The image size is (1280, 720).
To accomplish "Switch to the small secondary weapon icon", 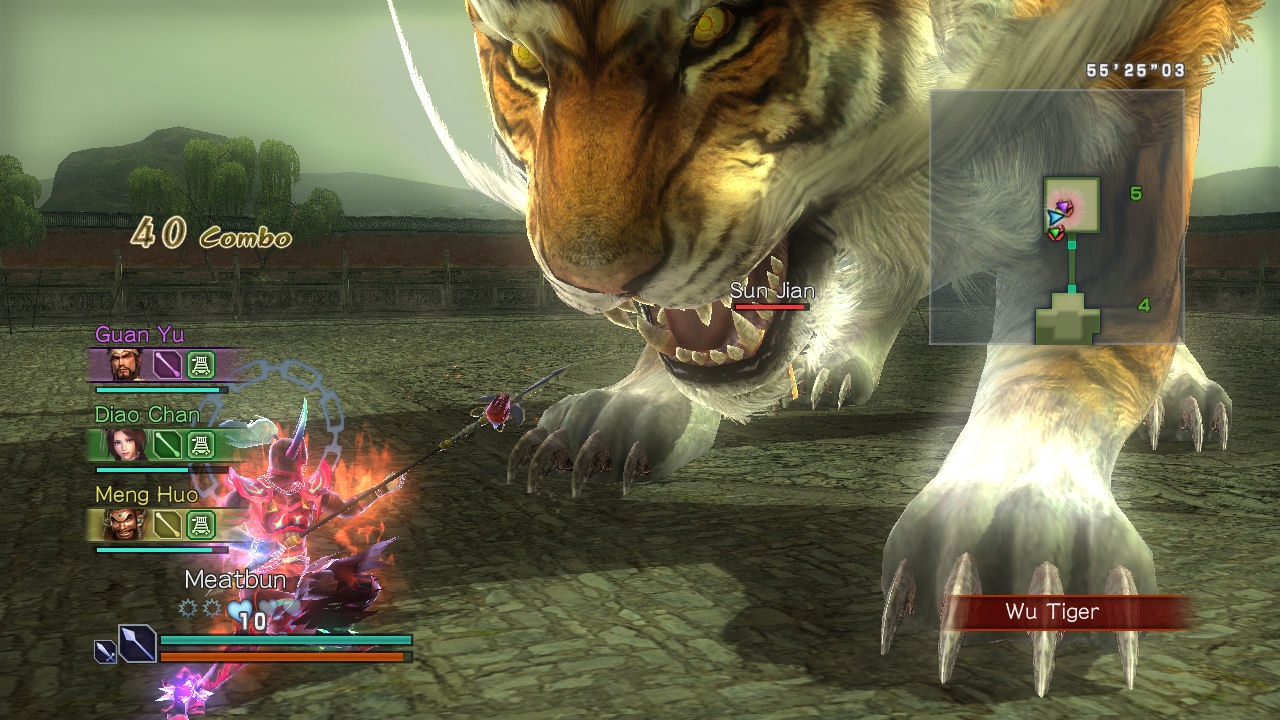I will (105, 651).
